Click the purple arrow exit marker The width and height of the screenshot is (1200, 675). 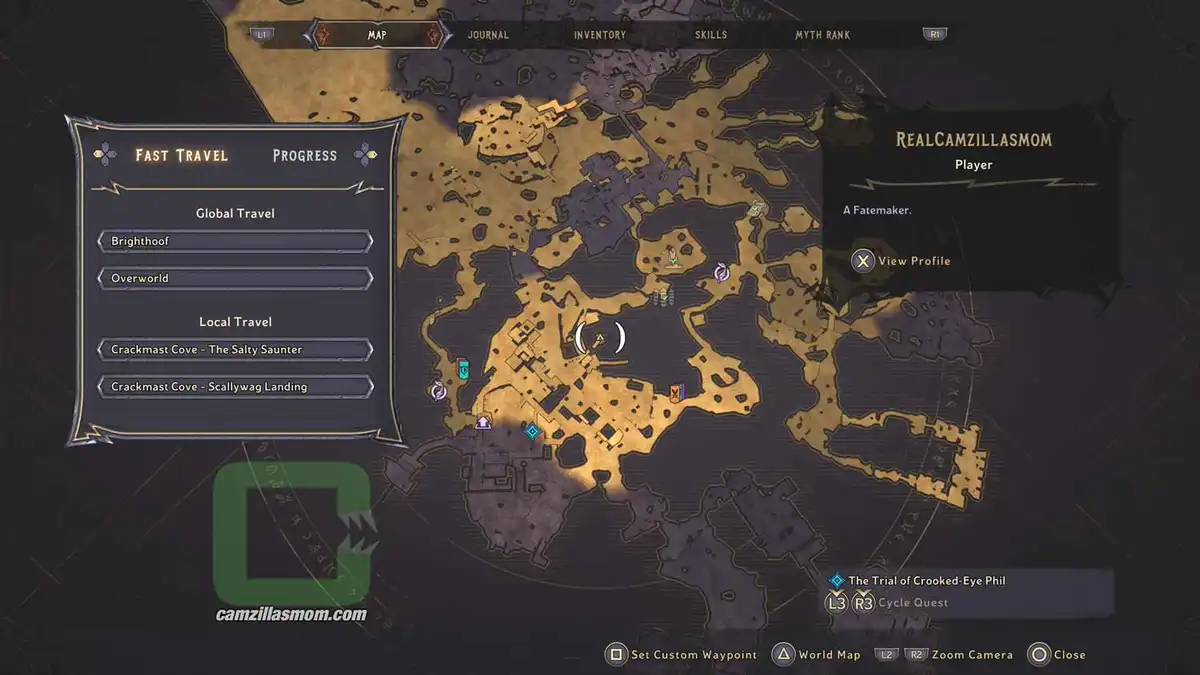point(484,423)
